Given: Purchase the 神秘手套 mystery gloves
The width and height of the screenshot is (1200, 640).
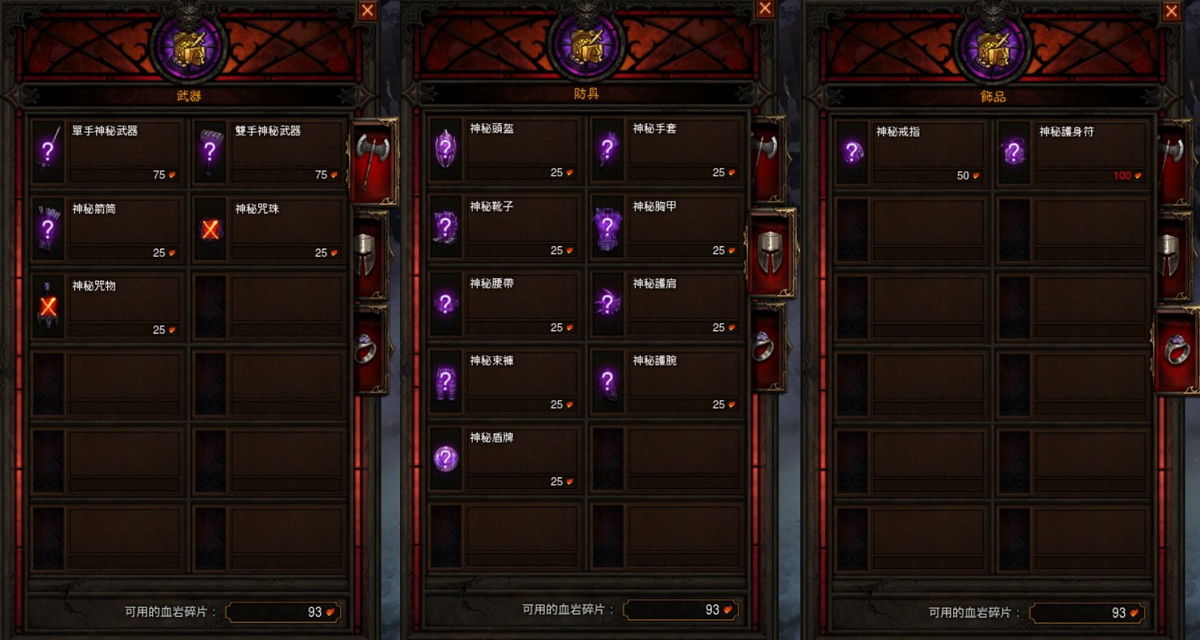Looking at the screenshot, I should pos(668,150).
